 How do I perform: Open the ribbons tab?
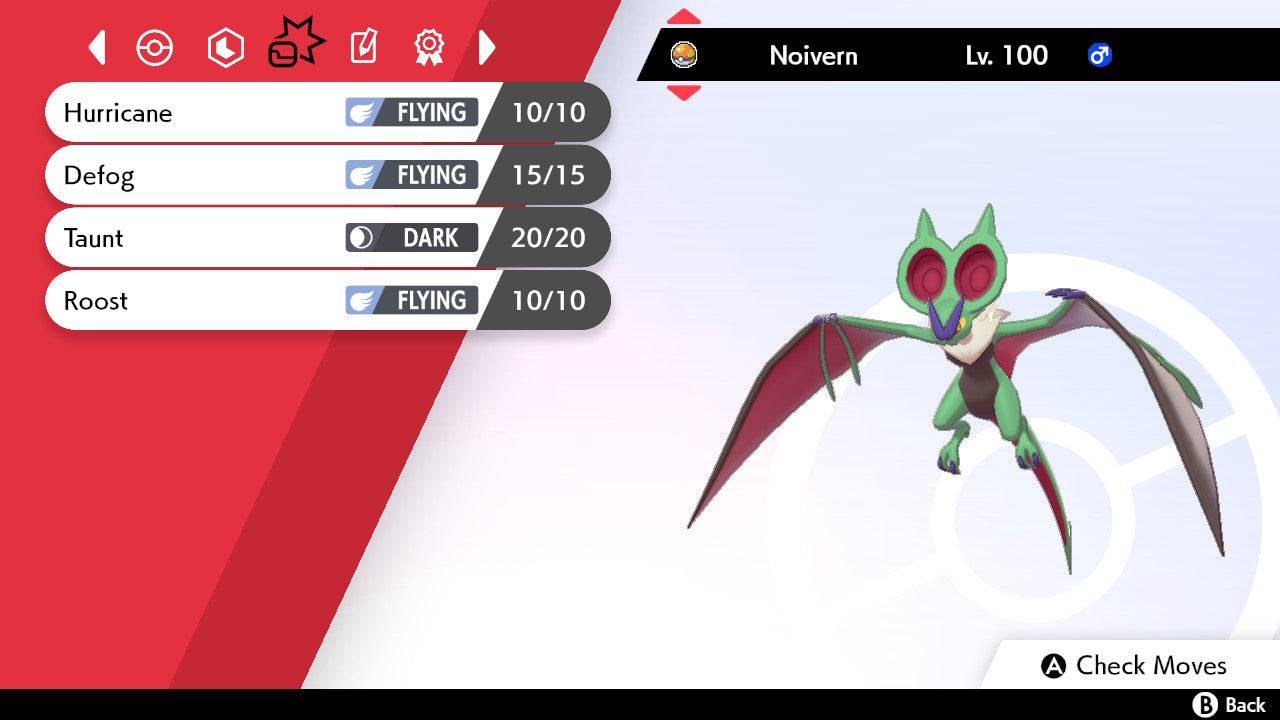click(x=429, y=47)
